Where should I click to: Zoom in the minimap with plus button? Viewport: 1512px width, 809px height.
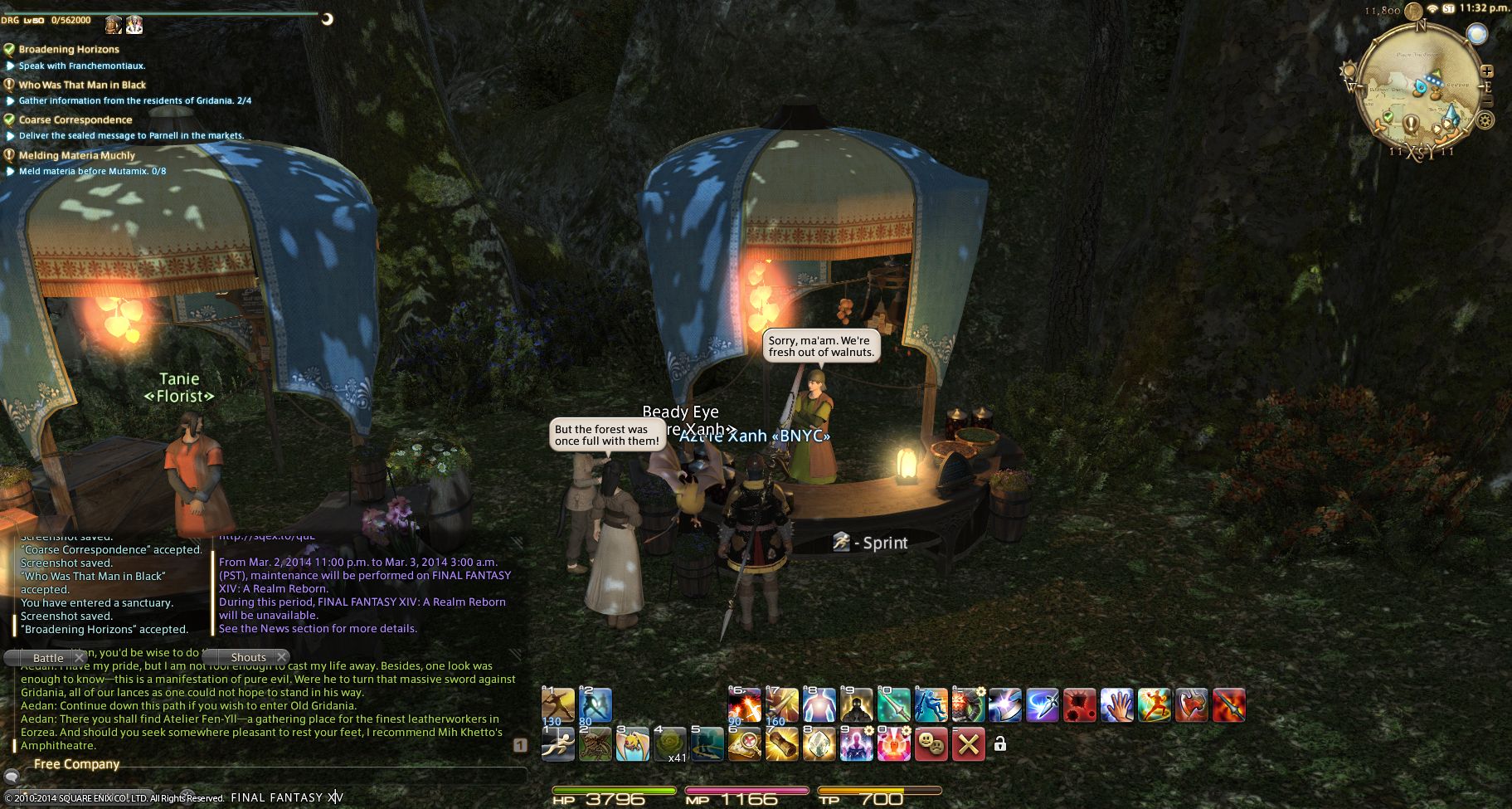point(1487,72)
